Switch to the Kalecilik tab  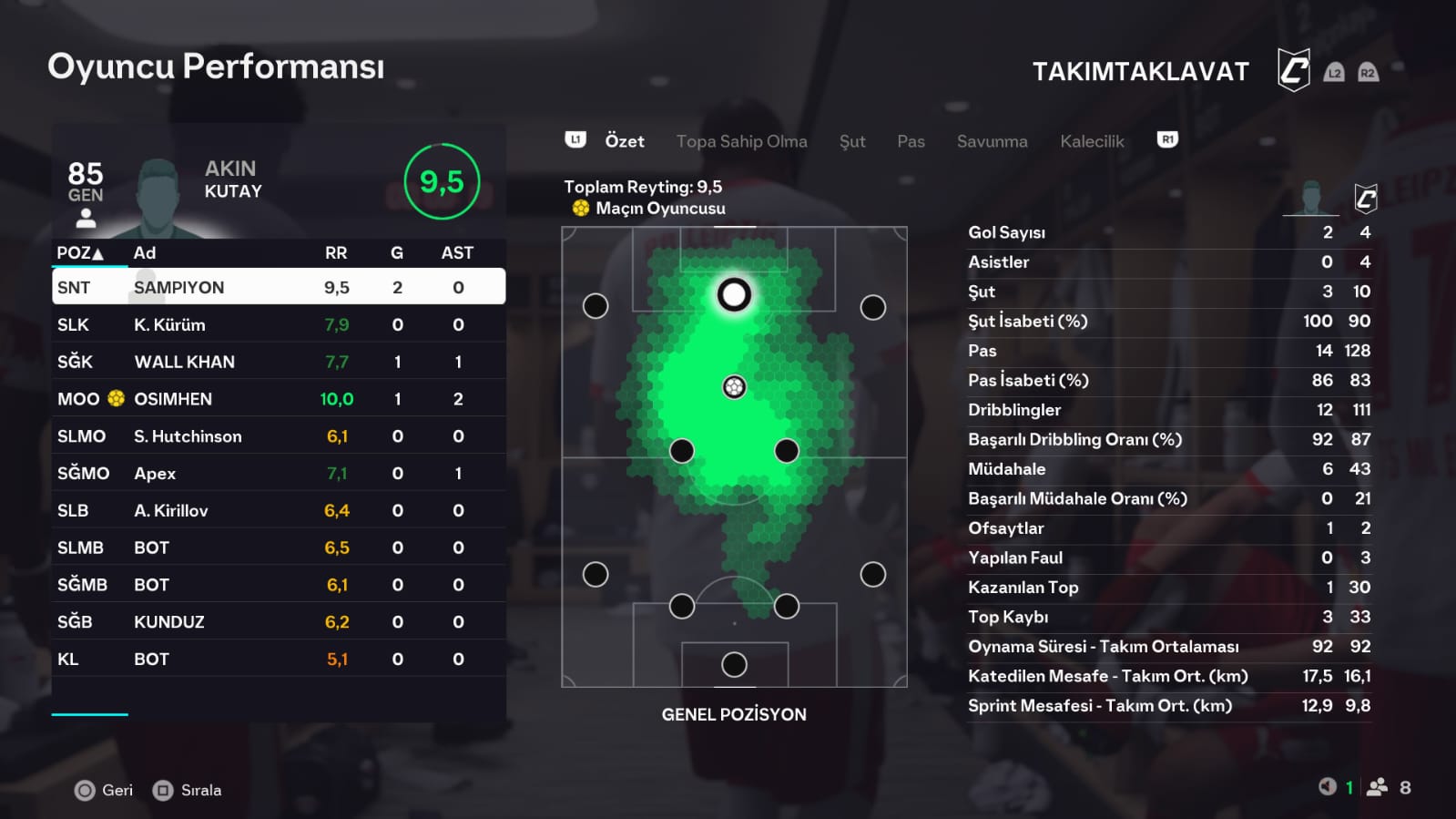click(1092, 141)
